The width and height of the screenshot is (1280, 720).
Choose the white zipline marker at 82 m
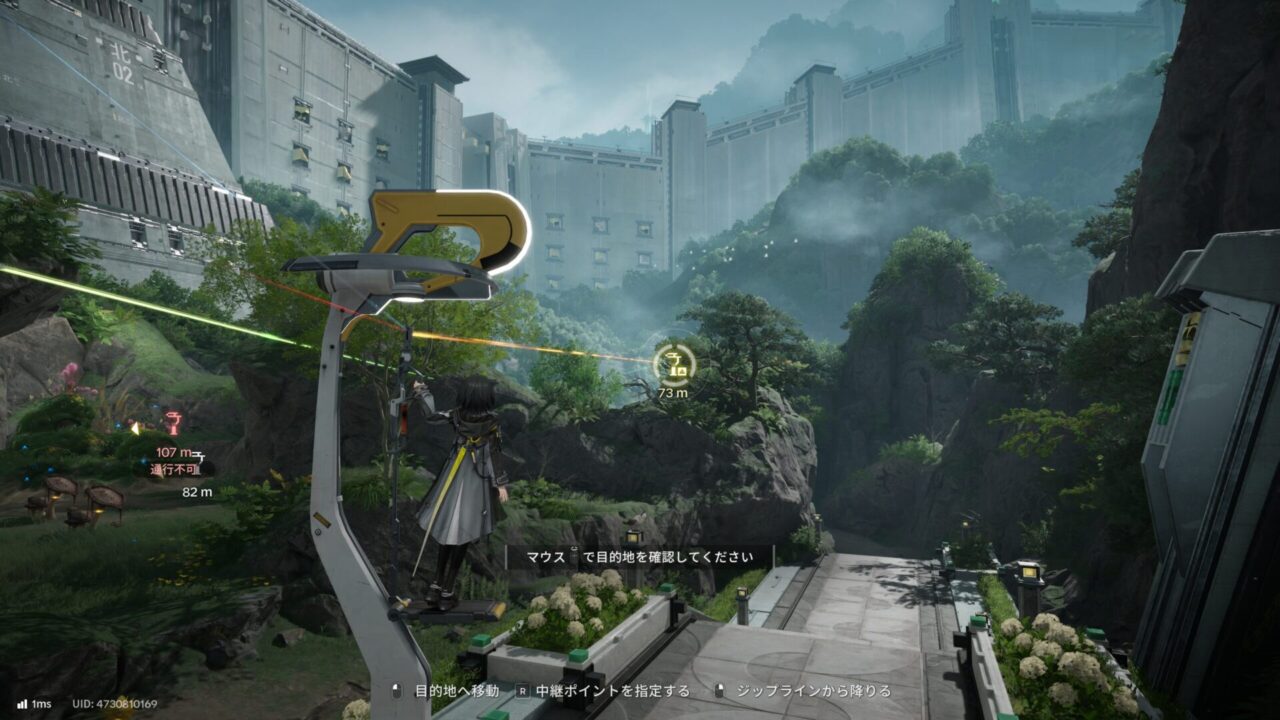pos(198,456)
